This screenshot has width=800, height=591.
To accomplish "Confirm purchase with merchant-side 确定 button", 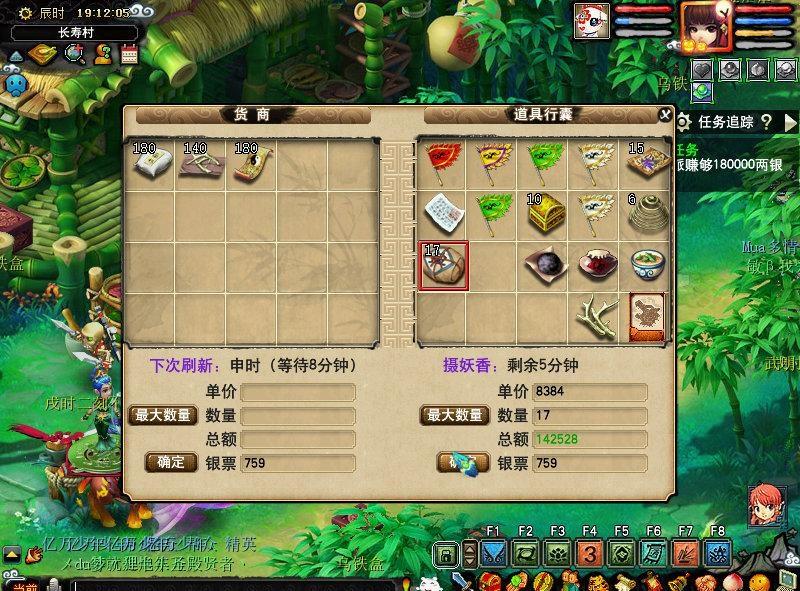I will click(x=171, y=463).
